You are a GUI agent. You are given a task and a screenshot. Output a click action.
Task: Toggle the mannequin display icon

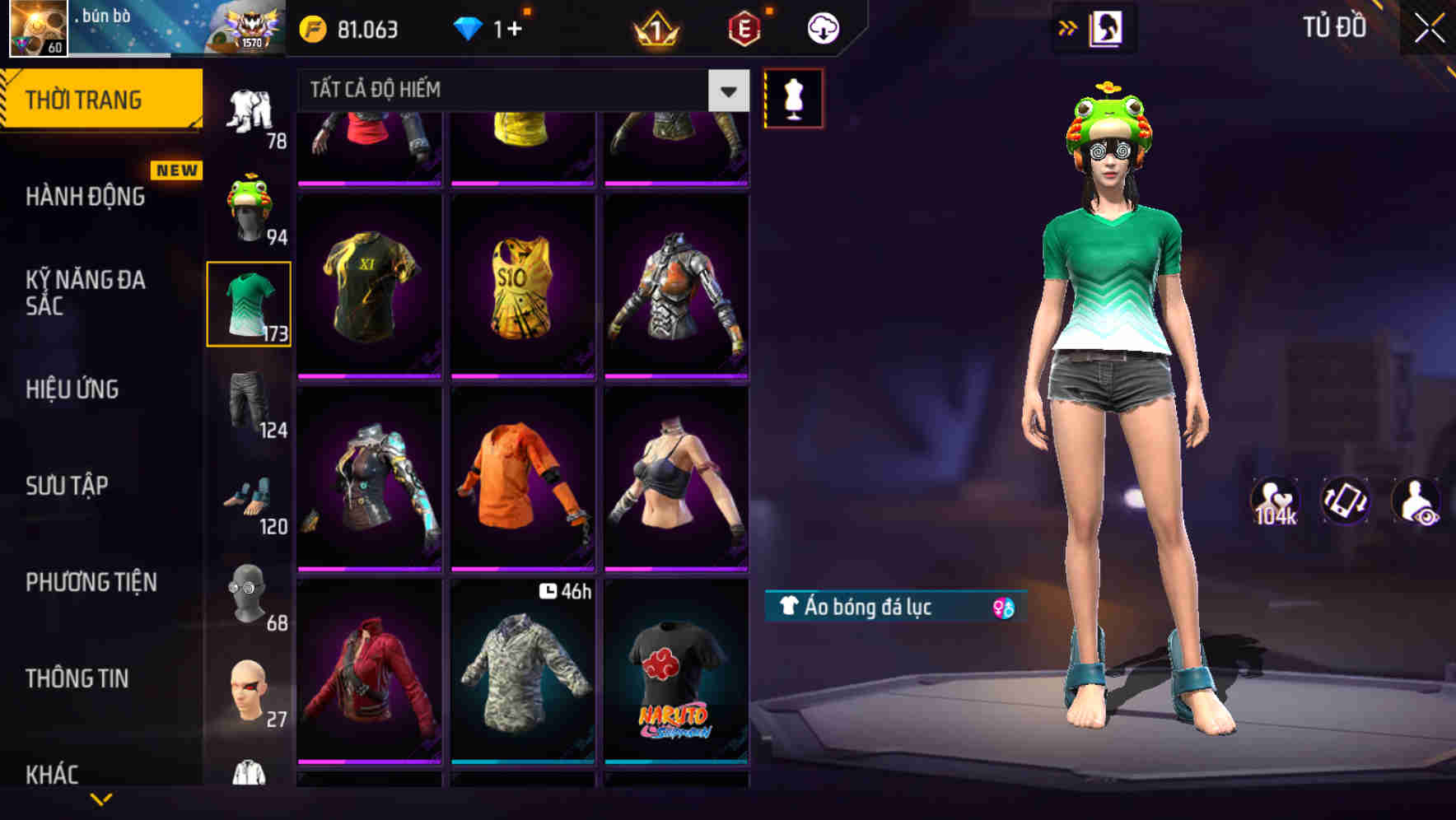(x=794, y=97)
